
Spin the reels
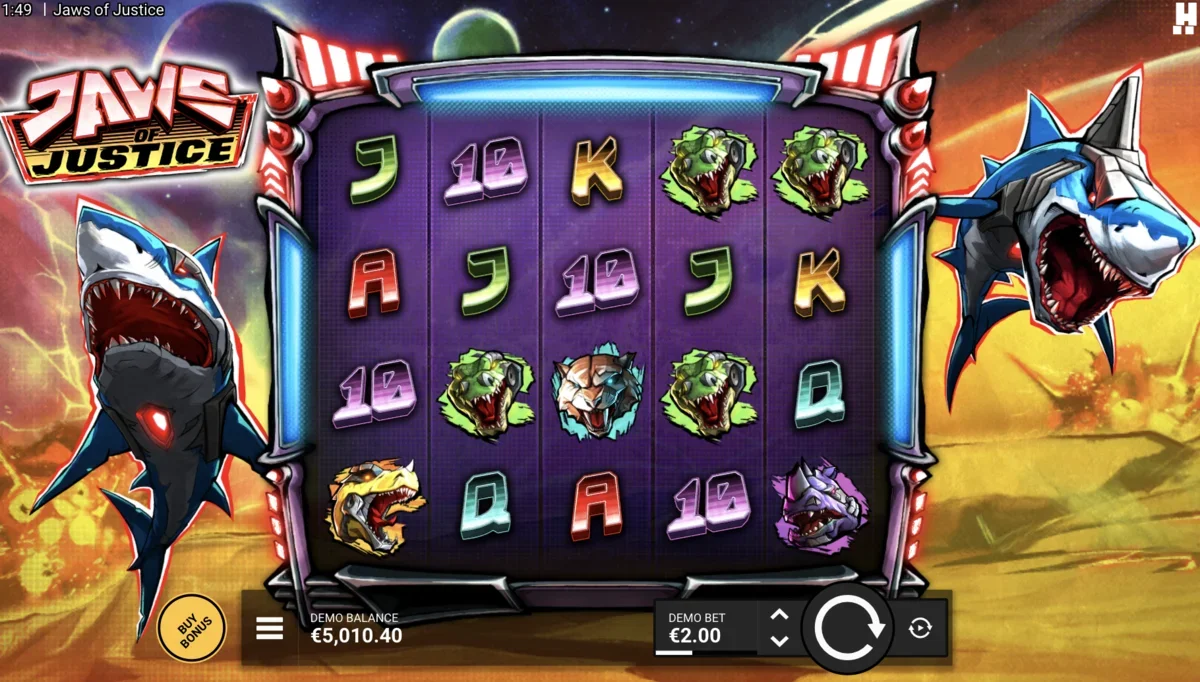pyautogui.click(x=849, y=627)
